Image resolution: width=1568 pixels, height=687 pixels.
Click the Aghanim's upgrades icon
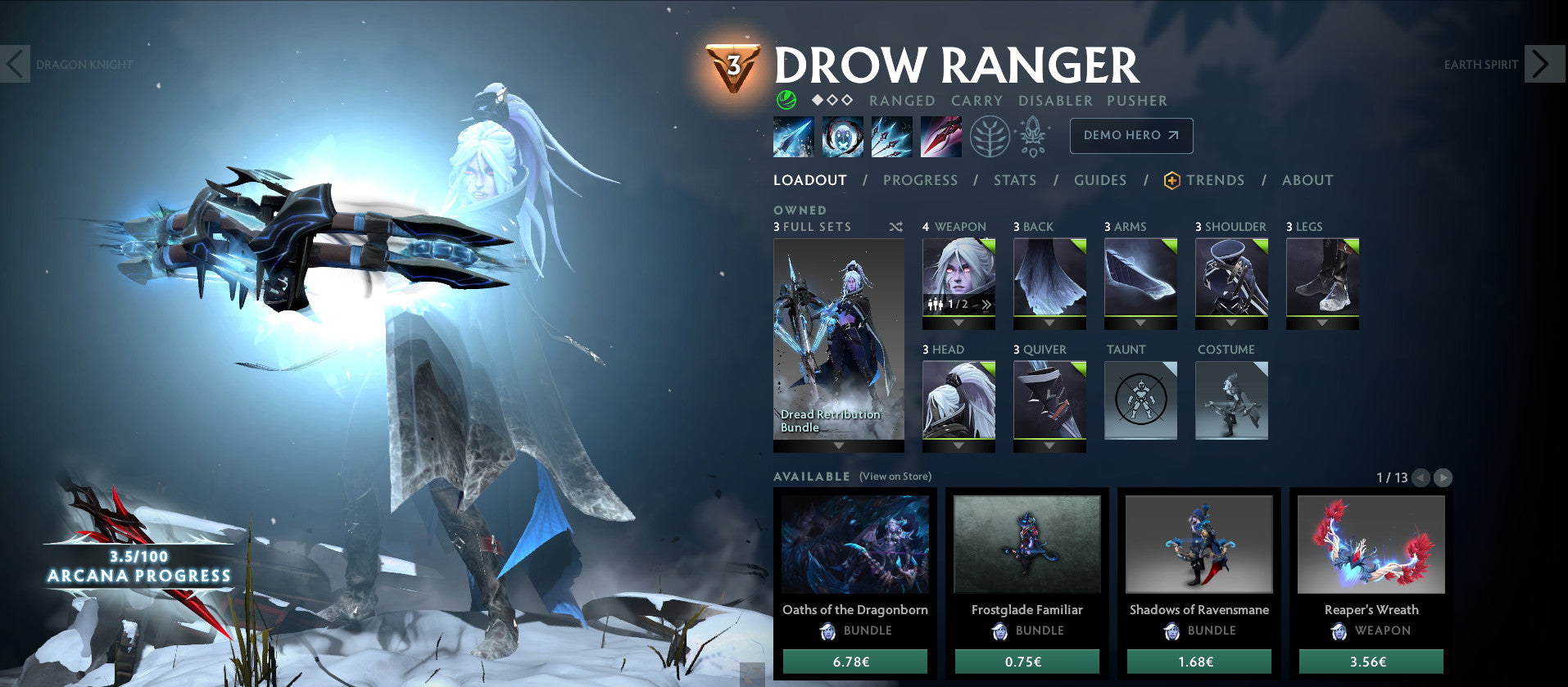pyautogui.click(x=1034, y=137)
